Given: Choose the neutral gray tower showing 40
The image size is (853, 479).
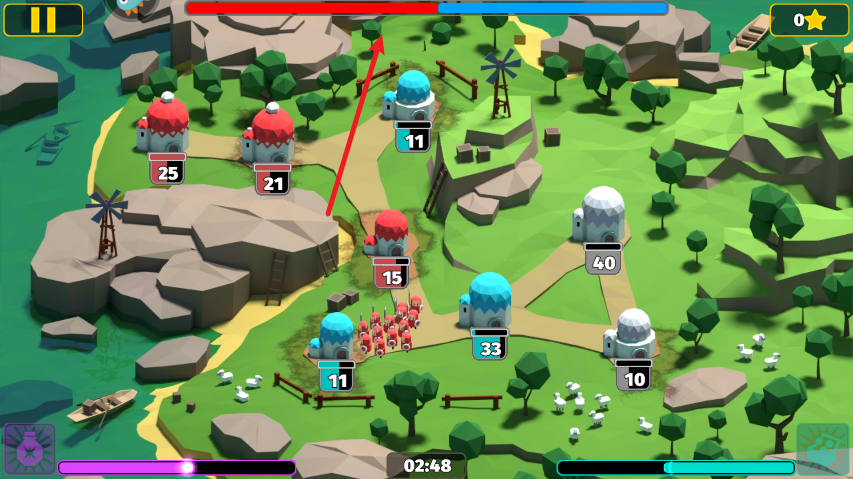Looking at the screenshot, I should tap(602, 216).
